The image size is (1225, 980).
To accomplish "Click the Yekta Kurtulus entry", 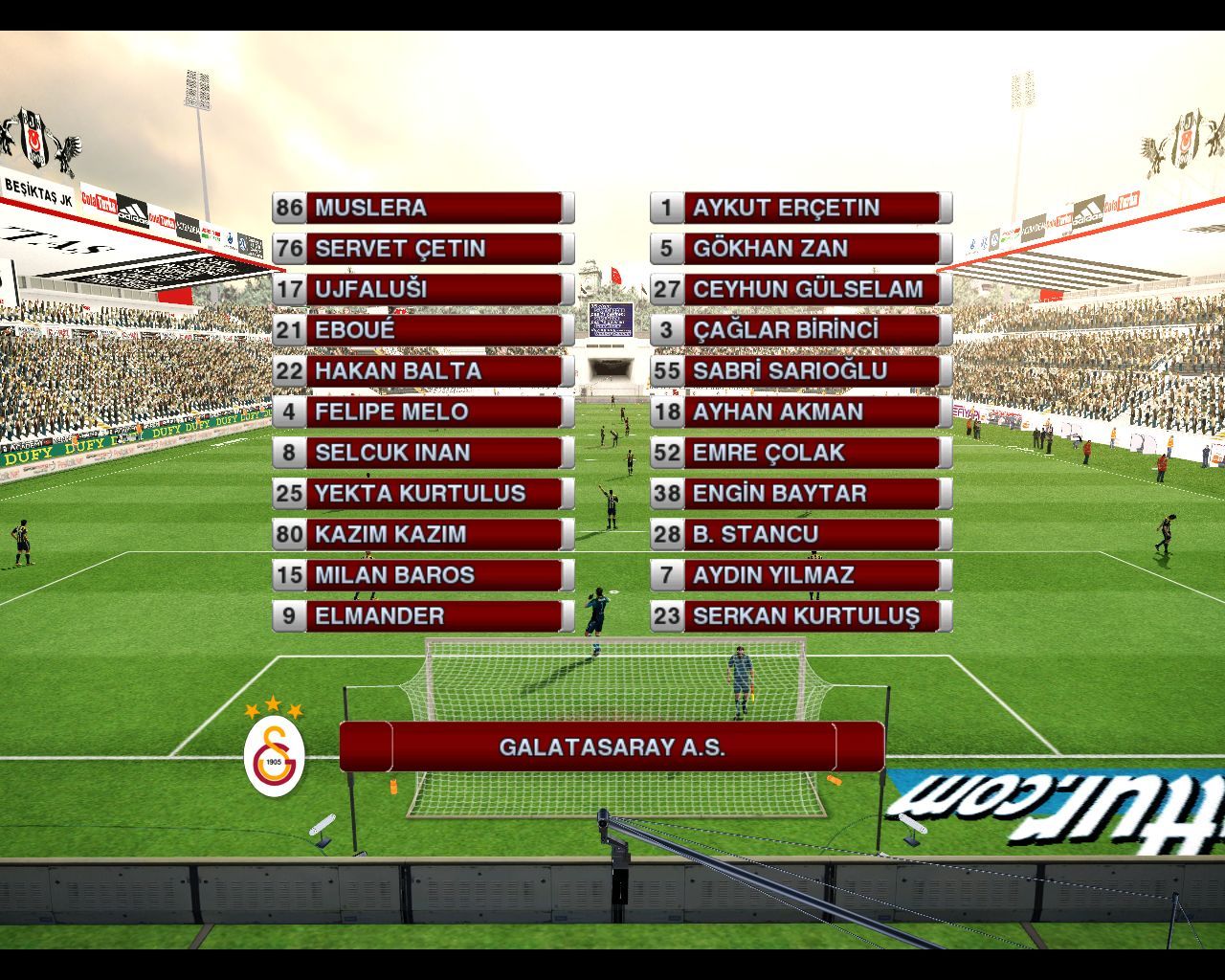I will click(x=422, y=494).
